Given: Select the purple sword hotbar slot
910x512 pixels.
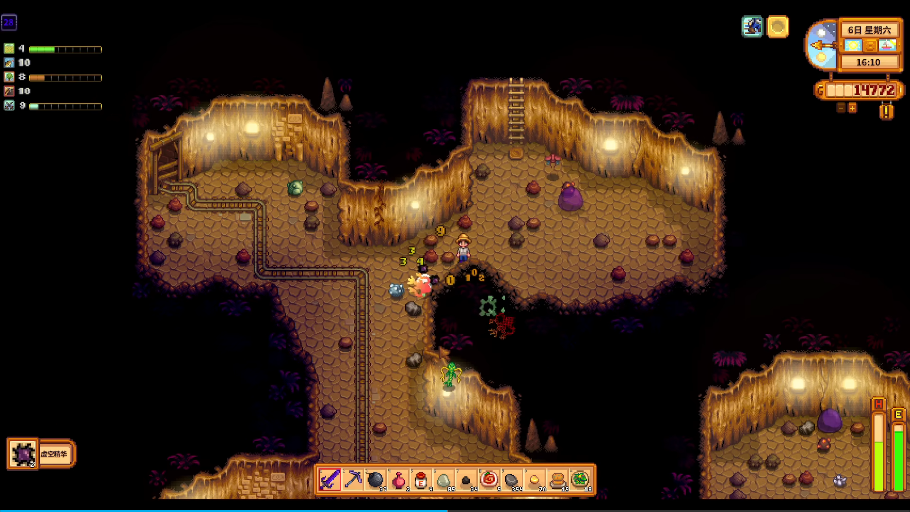Looking at the screenshot, I should 330,480.
